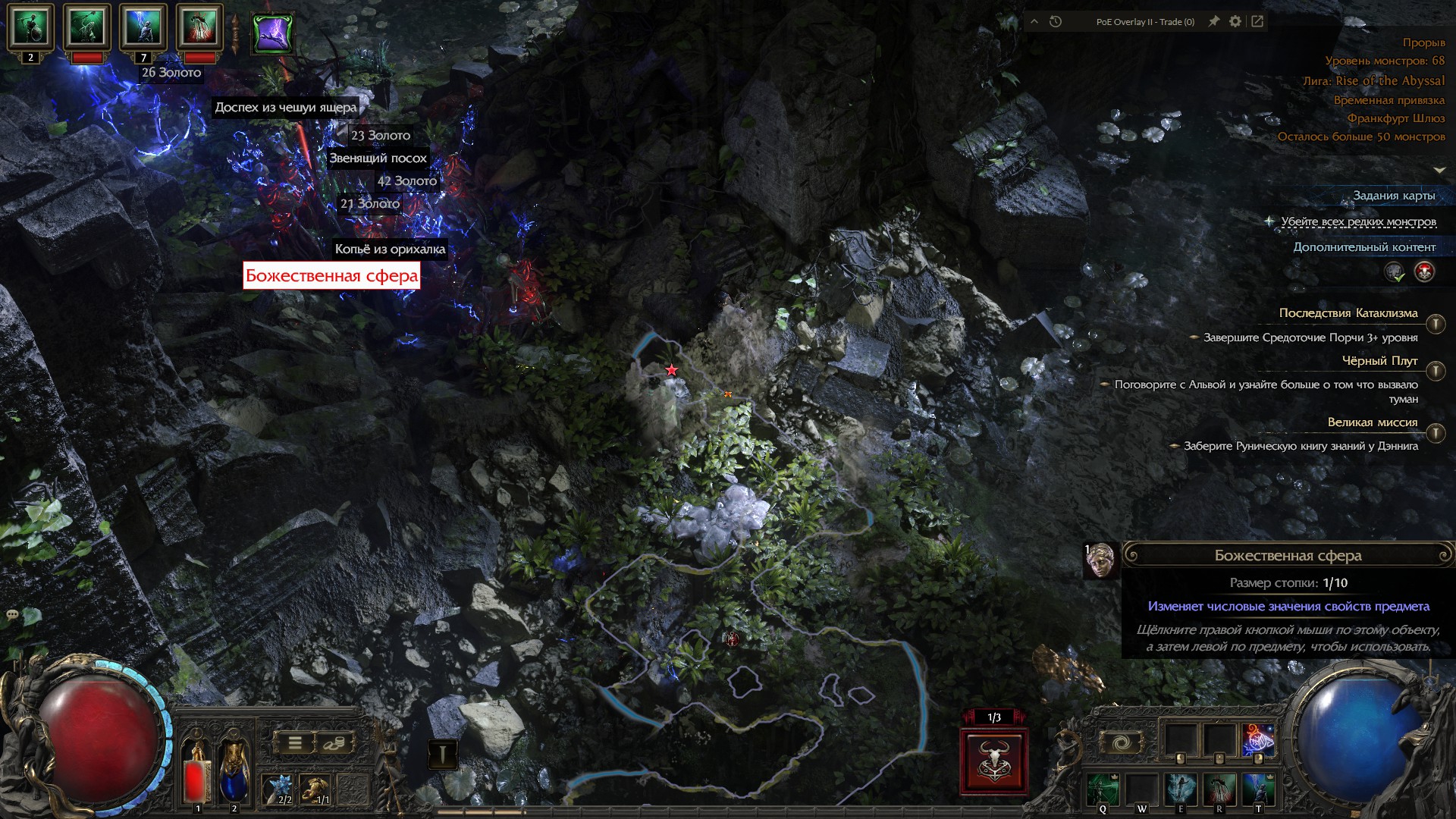The image size is (1456, 819).
Task: Select the golden lion charm slot
Action: tap(317, 789)
